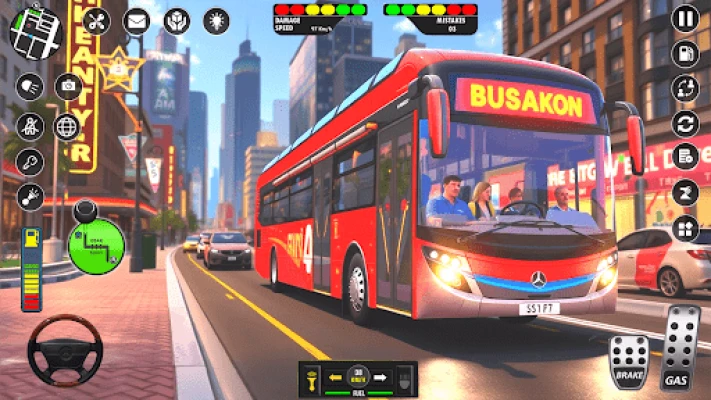Screen dimensions: 711x400
Task: Open the city minimap
Action: tap(36, 32)
